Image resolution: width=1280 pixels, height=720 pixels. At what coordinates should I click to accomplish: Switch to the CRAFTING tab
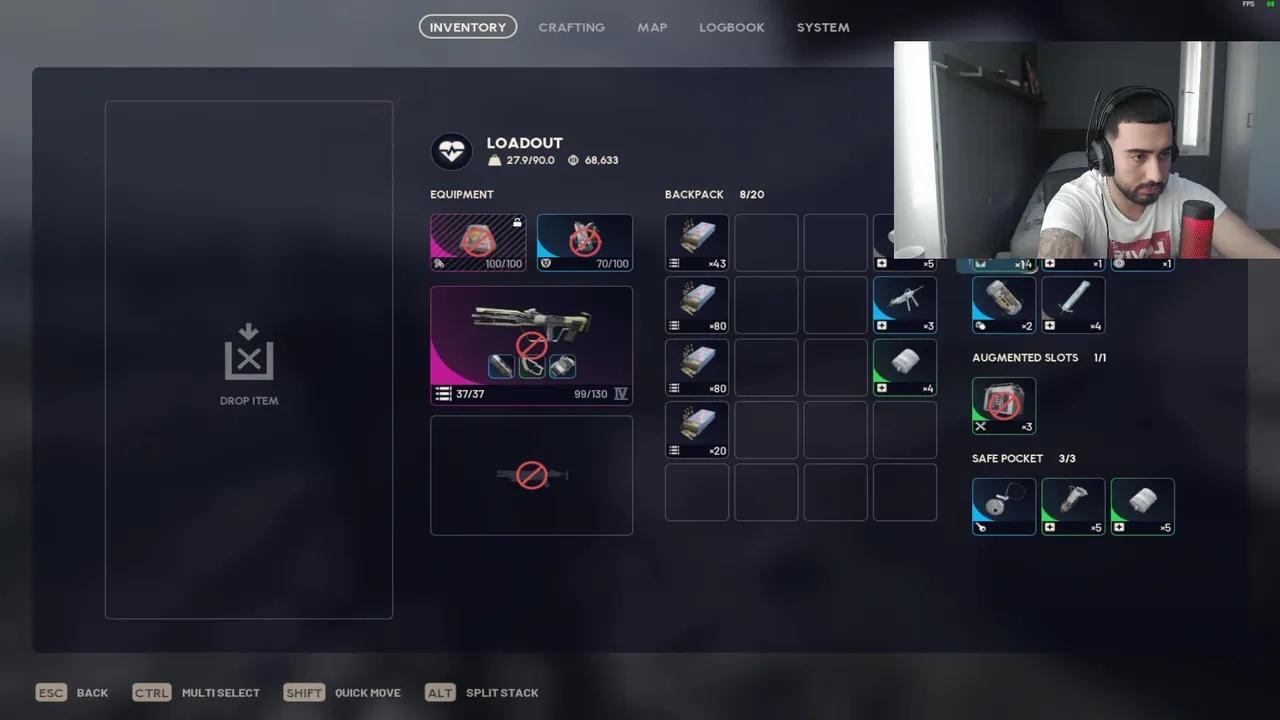coord(571,27)
